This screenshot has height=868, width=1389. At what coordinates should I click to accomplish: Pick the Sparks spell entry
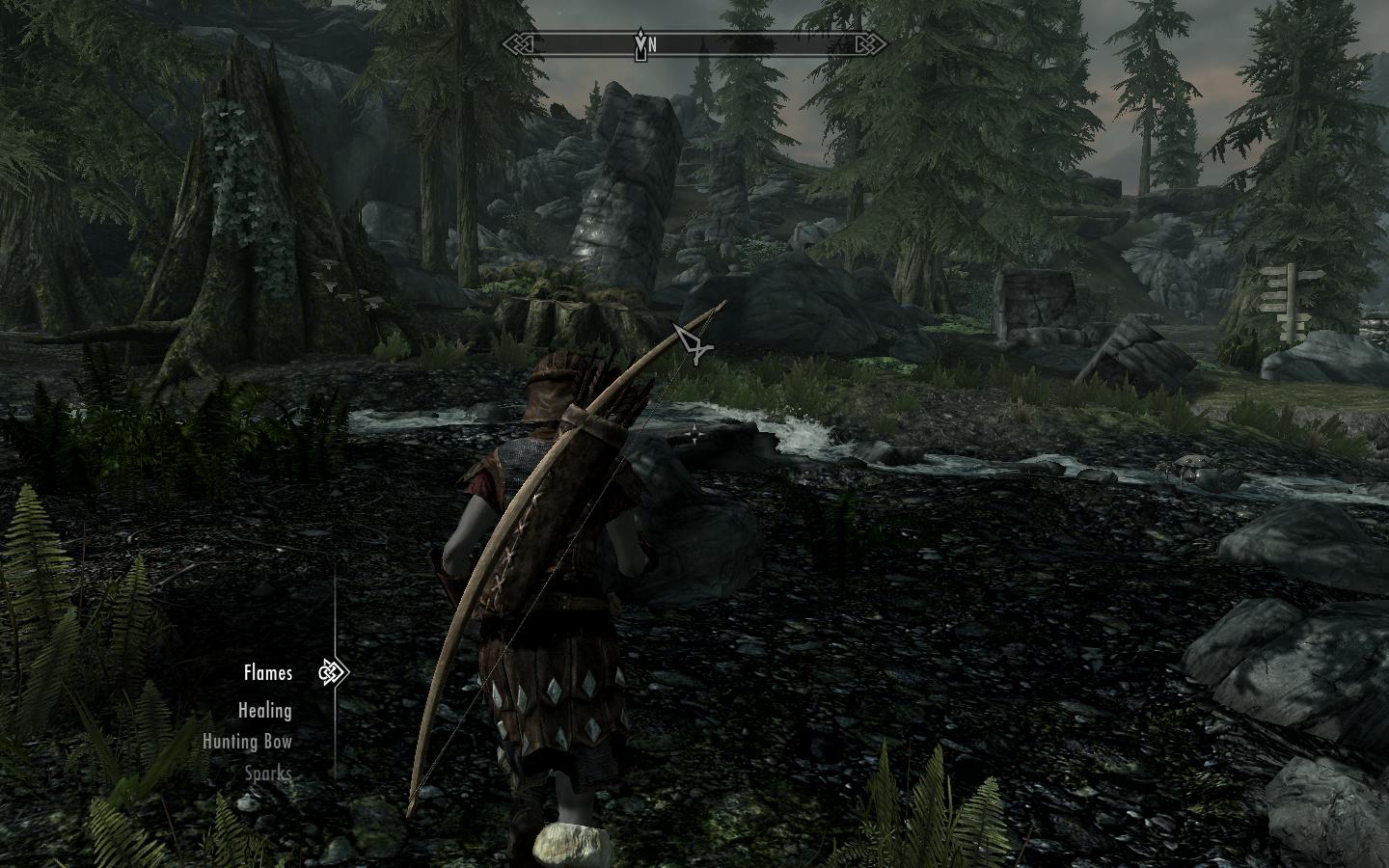point(267,773)
